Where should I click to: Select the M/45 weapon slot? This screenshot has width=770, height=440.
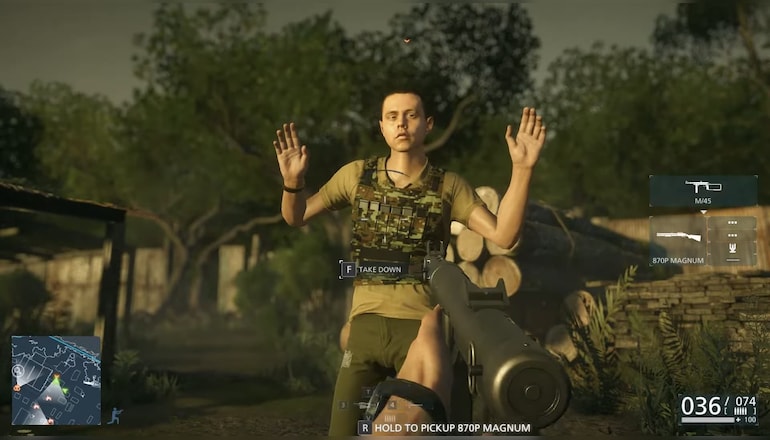tap(703, 190)
